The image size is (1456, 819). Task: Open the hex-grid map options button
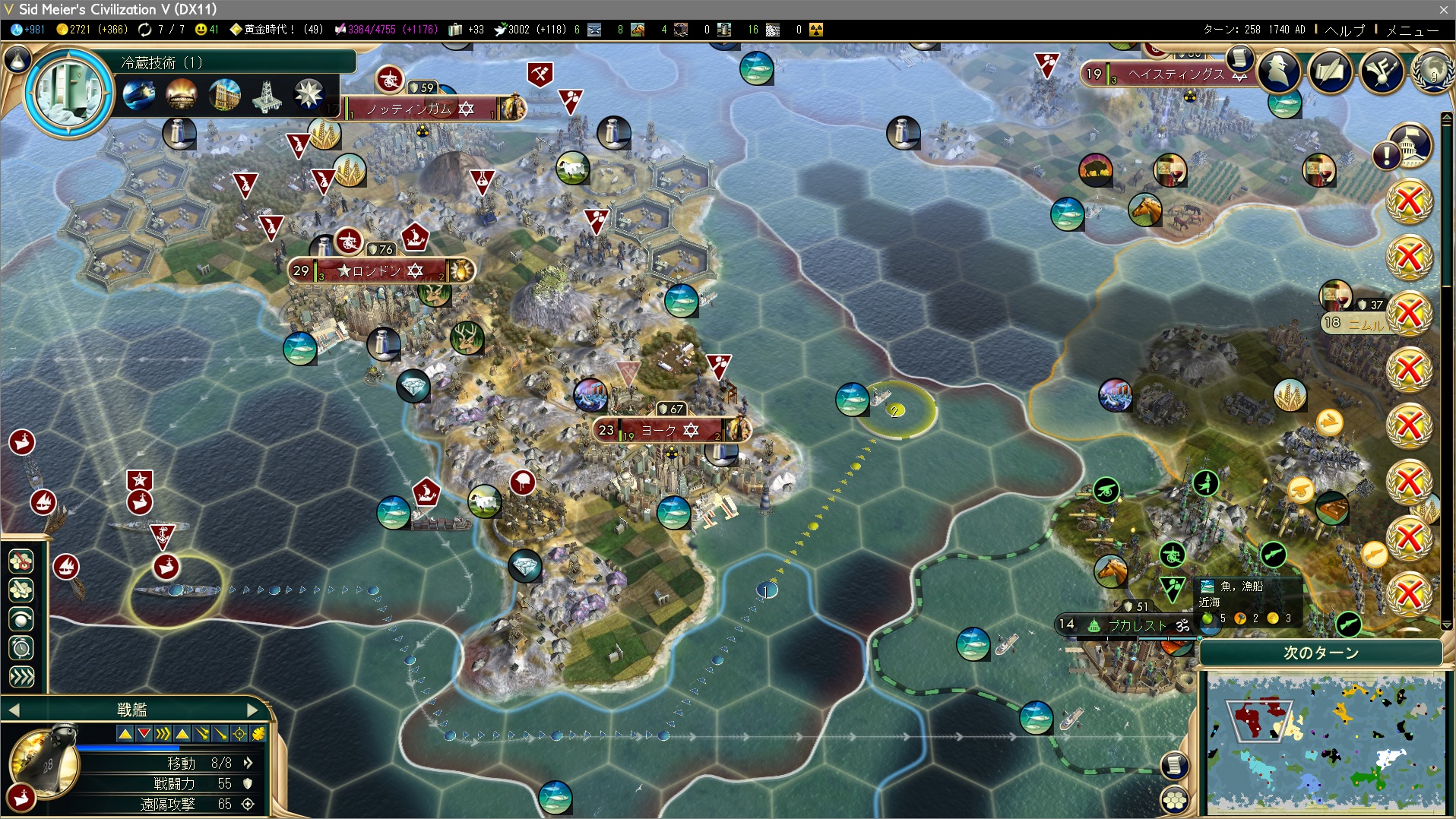click(1175, 799)
